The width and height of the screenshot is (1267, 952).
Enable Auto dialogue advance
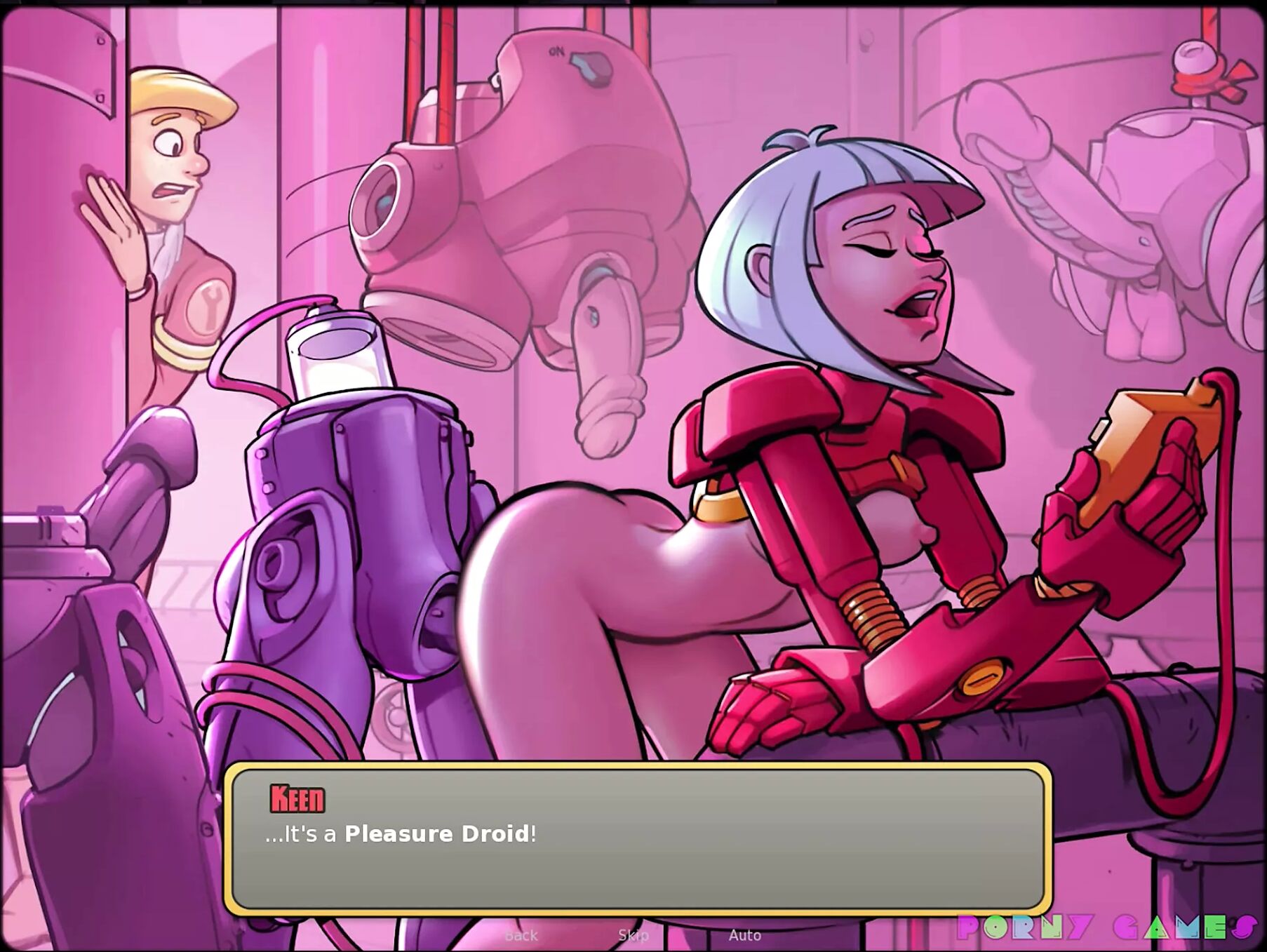(744, 935)
